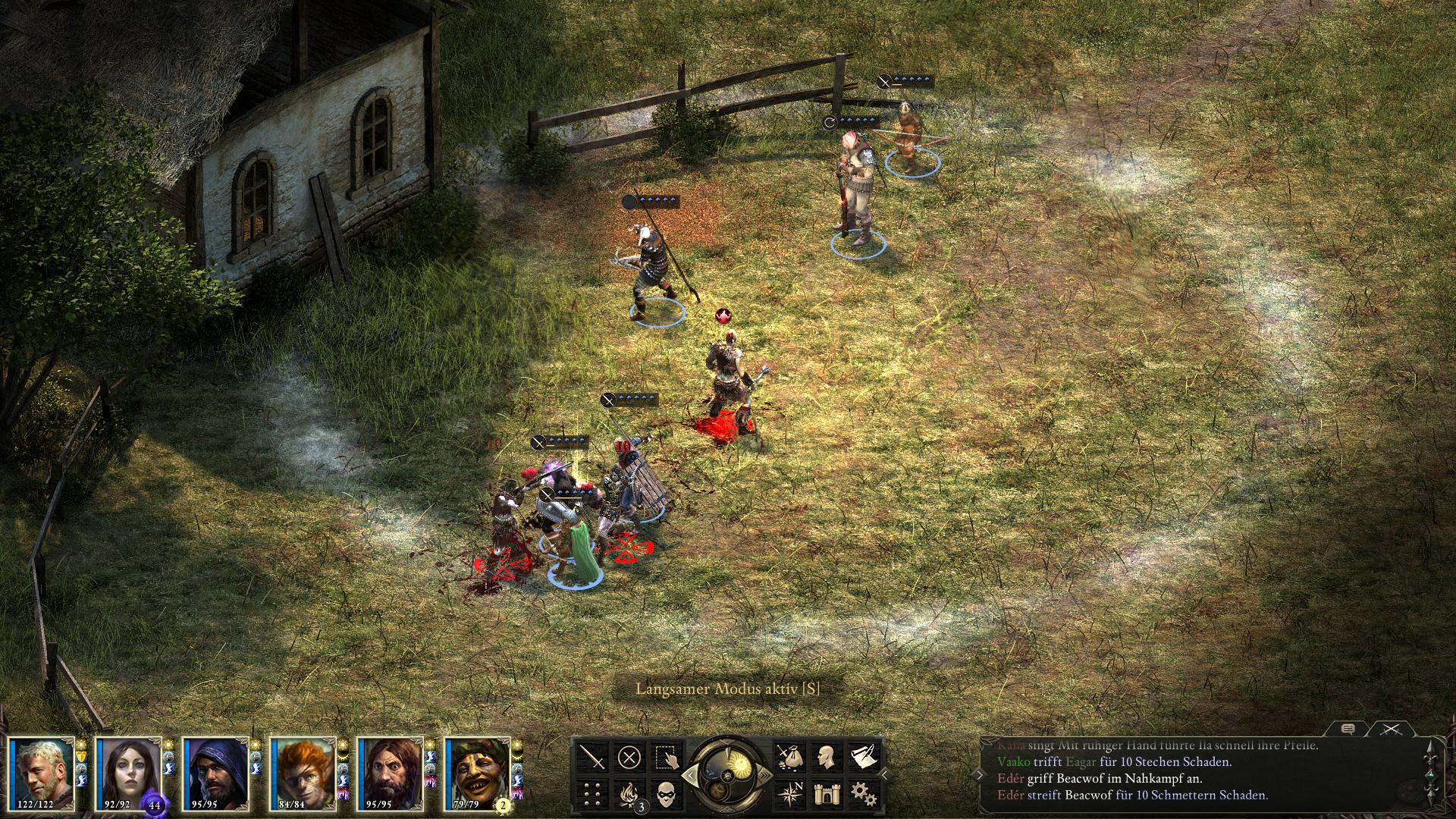Click the select-all party button
The width and height of the screenshot is (1456, 819).
tap(667, 757)
